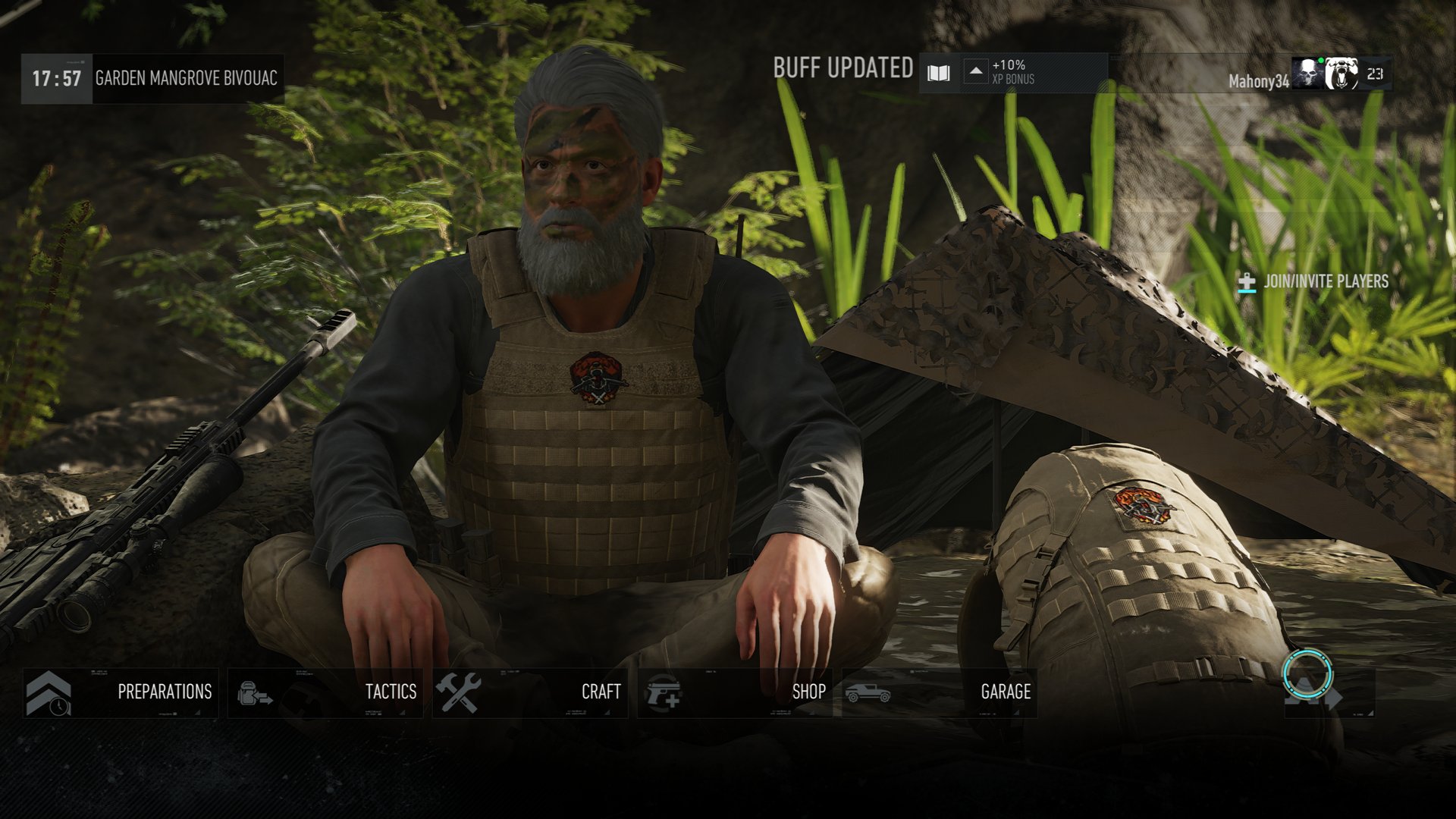The height and width of the screenshot is (819, 1456).
Task: Open the Craft menu
Action: click(530, 692)
